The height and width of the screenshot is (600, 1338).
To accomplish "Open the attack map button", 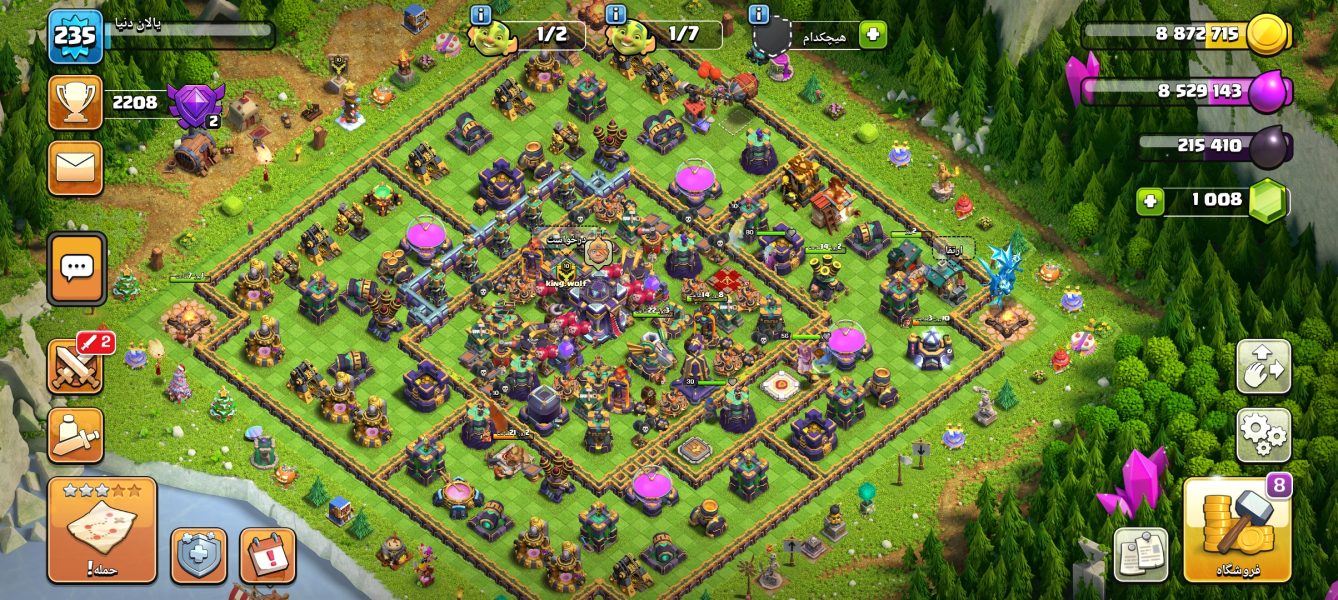I will click(101, 529).
